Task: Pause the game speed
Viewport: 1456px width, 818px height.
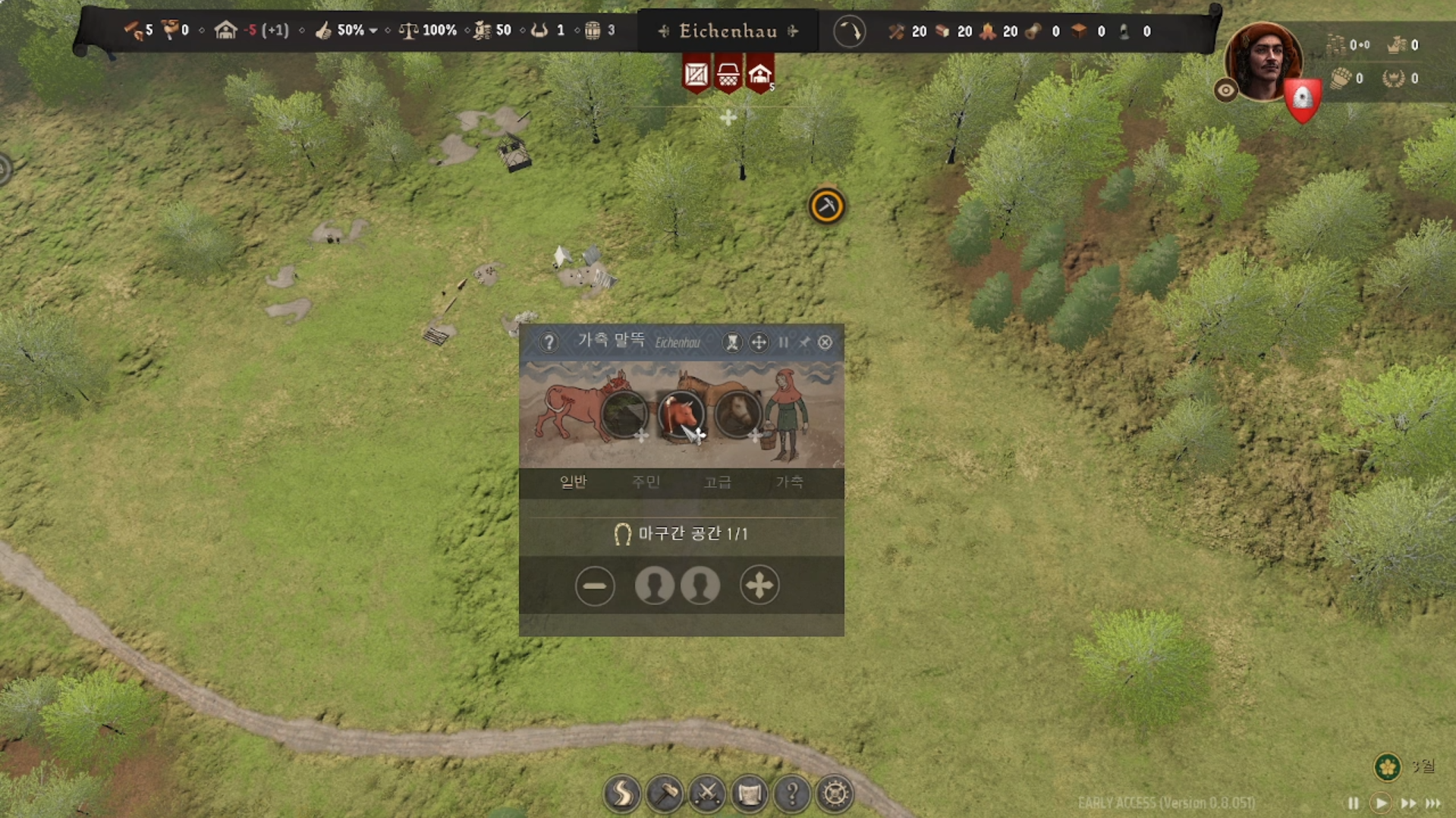Action: click(x=1353, y=803)
